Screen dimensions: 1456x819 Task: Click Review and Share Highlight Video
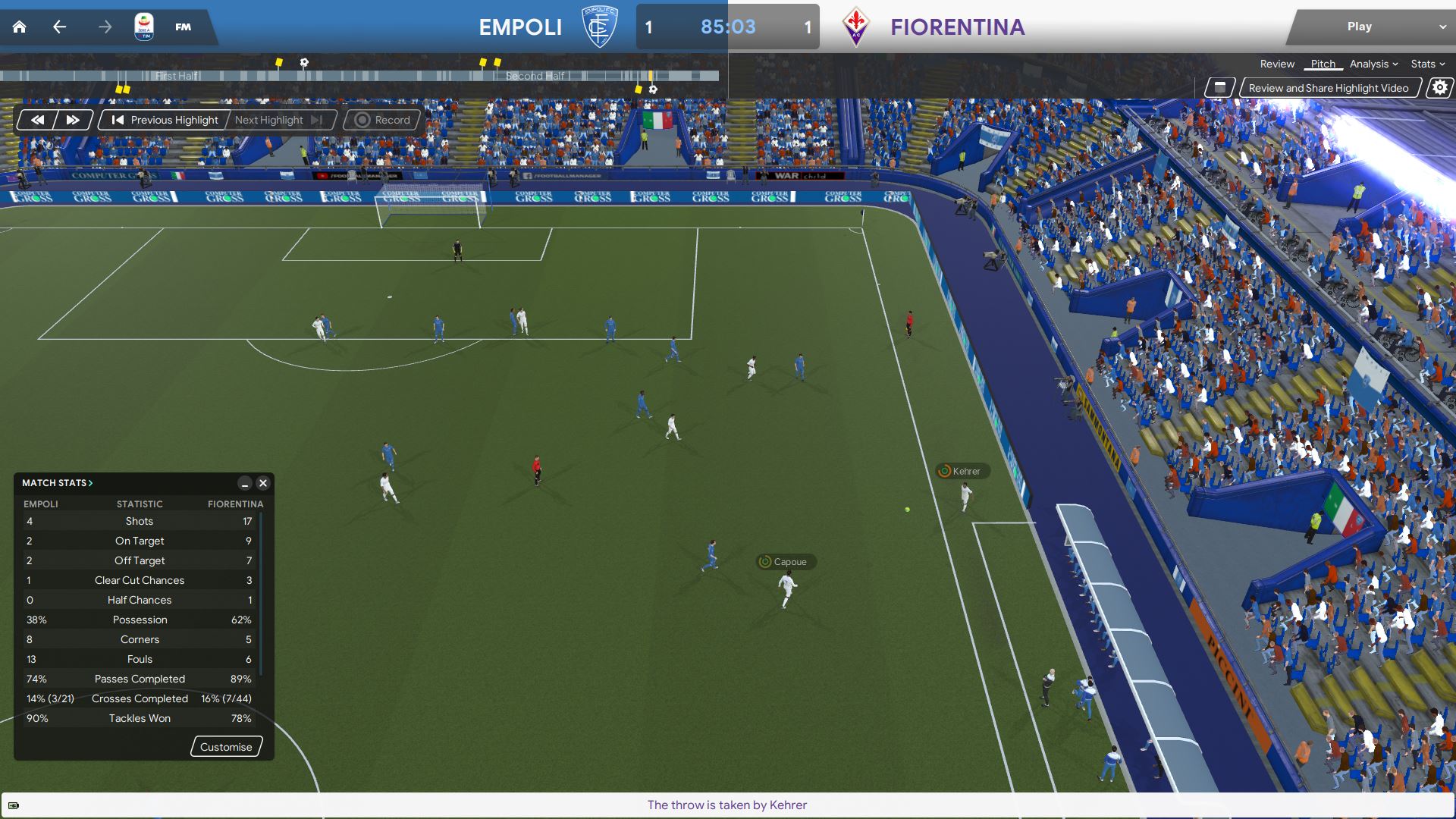pos(1328,88)
